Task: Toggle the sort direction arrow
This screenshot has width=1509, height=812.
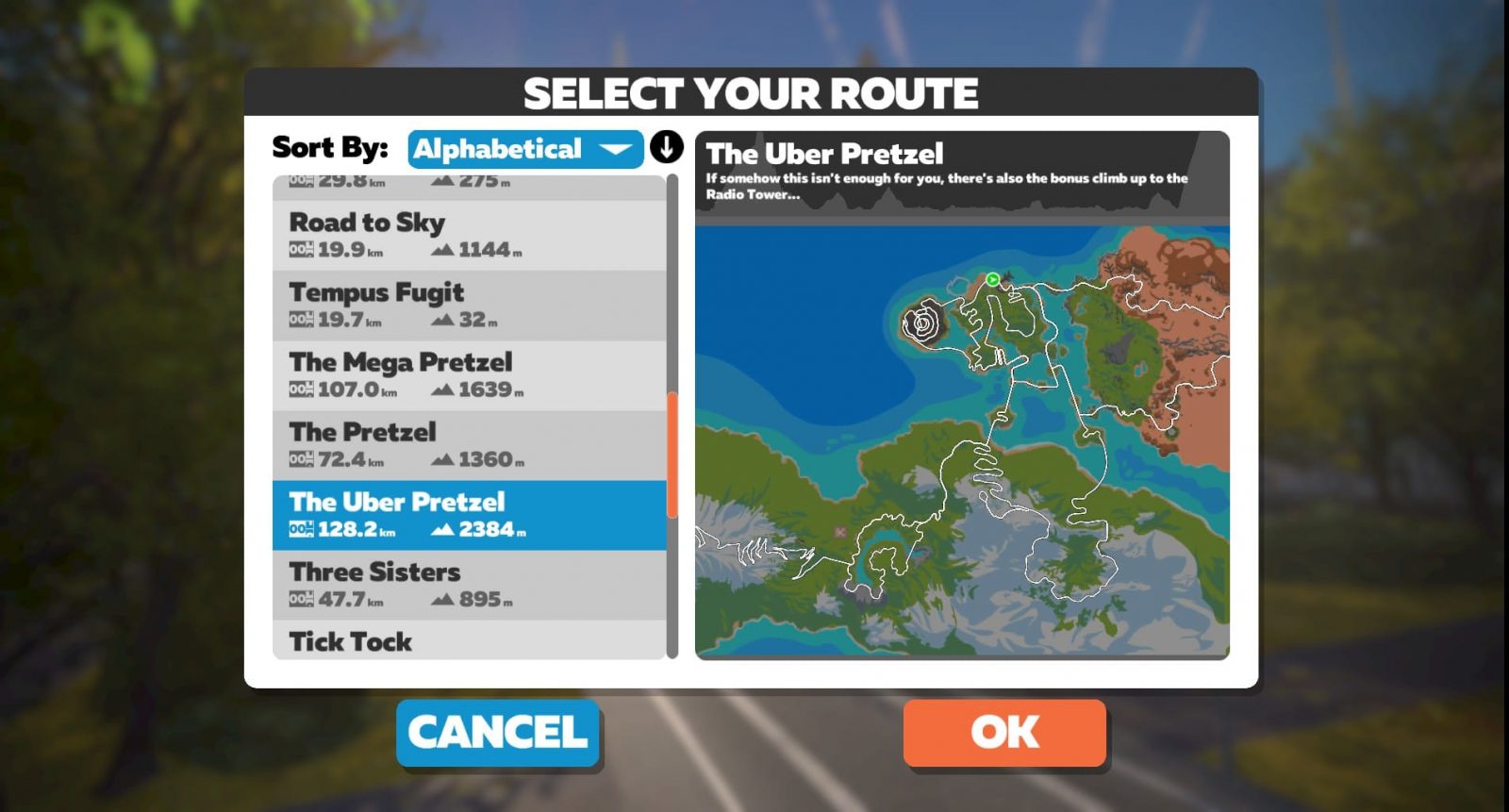Action: 666,148
